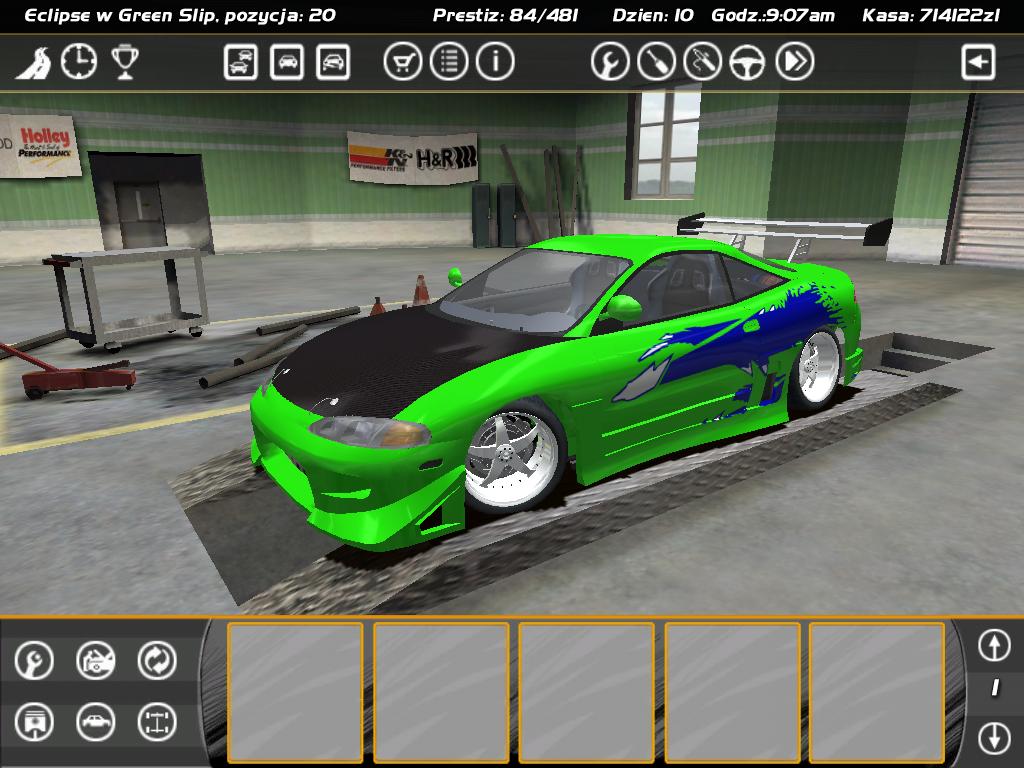Viewport: 1024px width, 768px height.
Task: Select the car body parts category
Action: [x=96, y=722]
